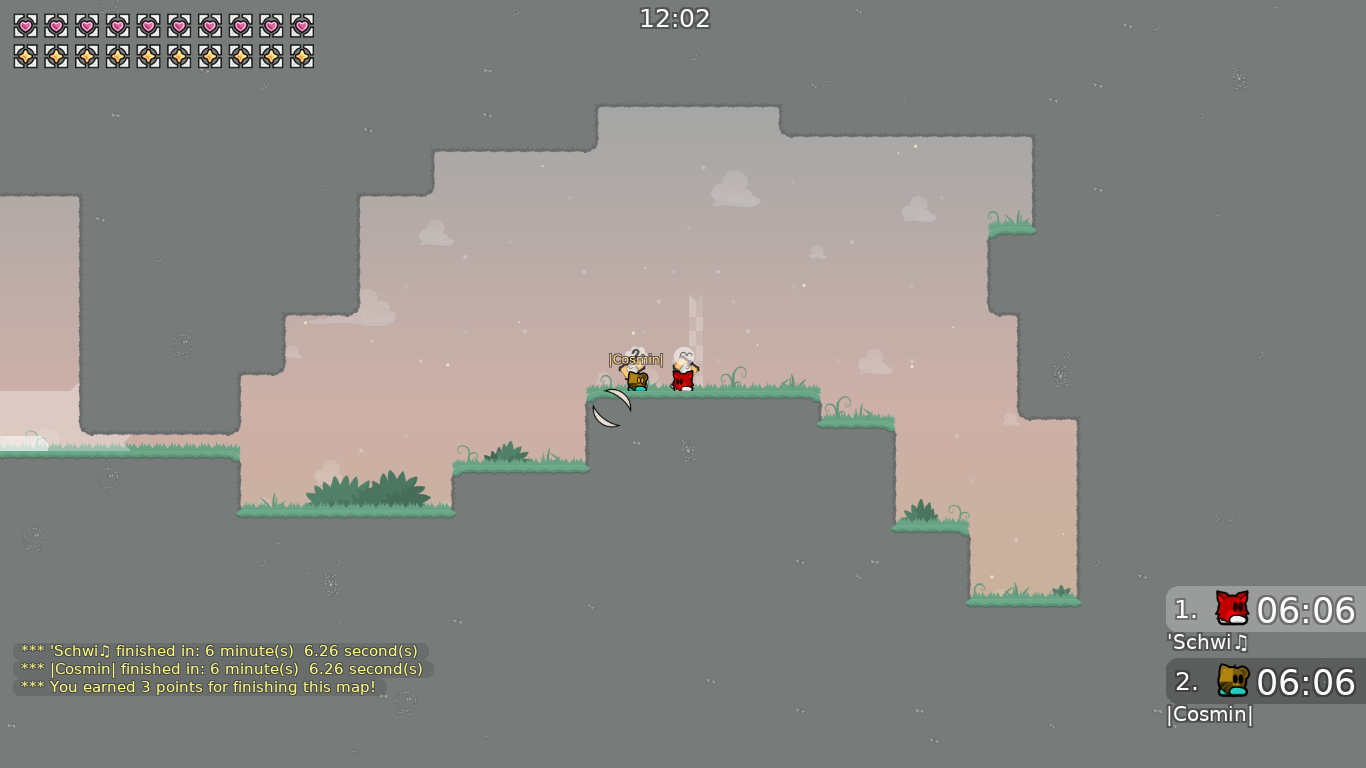Image resolution: width=1366 pixels, height=768 pixels.
Task: Click the crescent hammer pickup near the platform edge
Action: 611,408
